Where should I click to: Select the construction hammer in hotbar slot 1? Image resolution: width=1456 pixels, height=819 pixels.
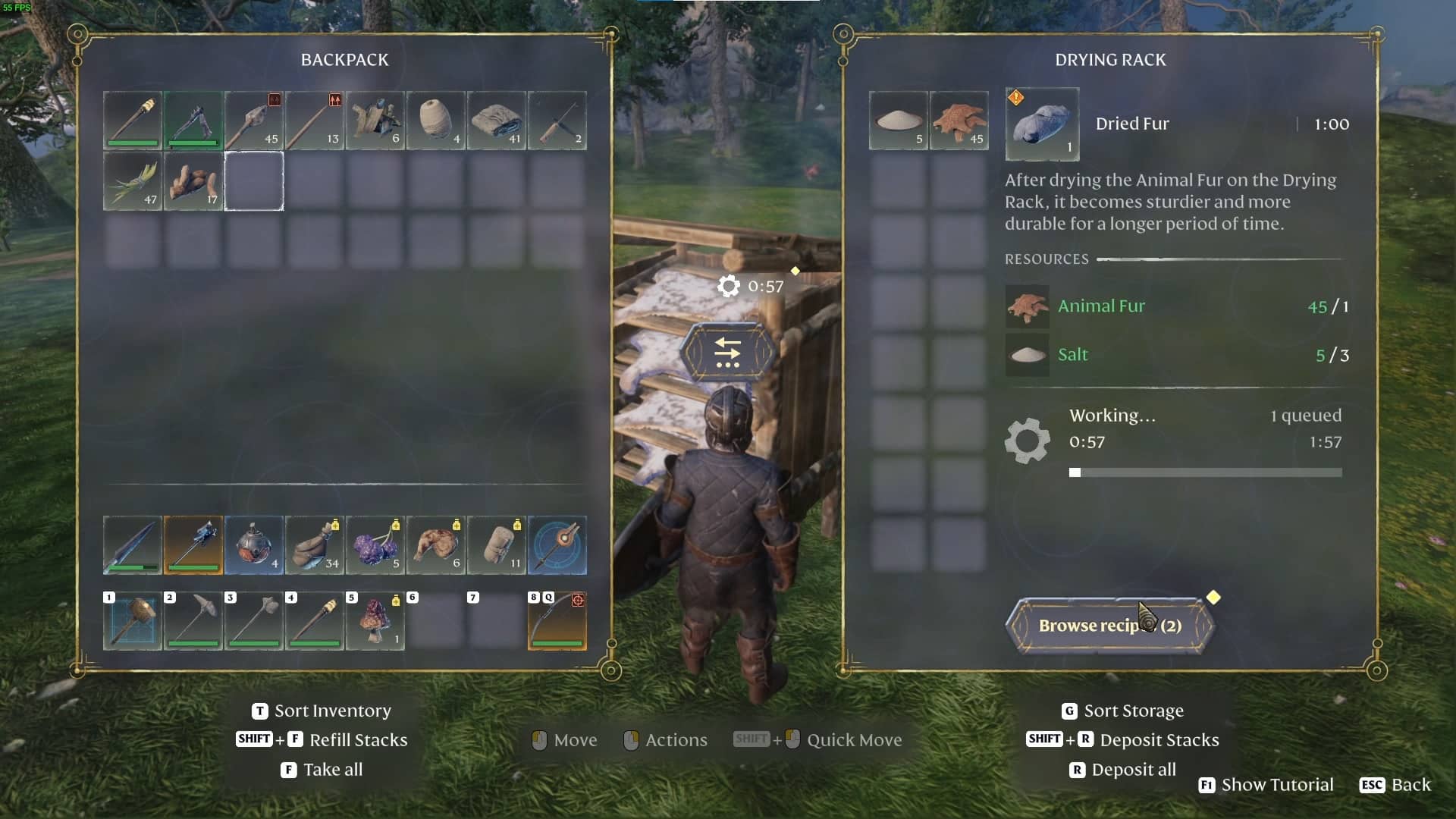tap(133, 621)
